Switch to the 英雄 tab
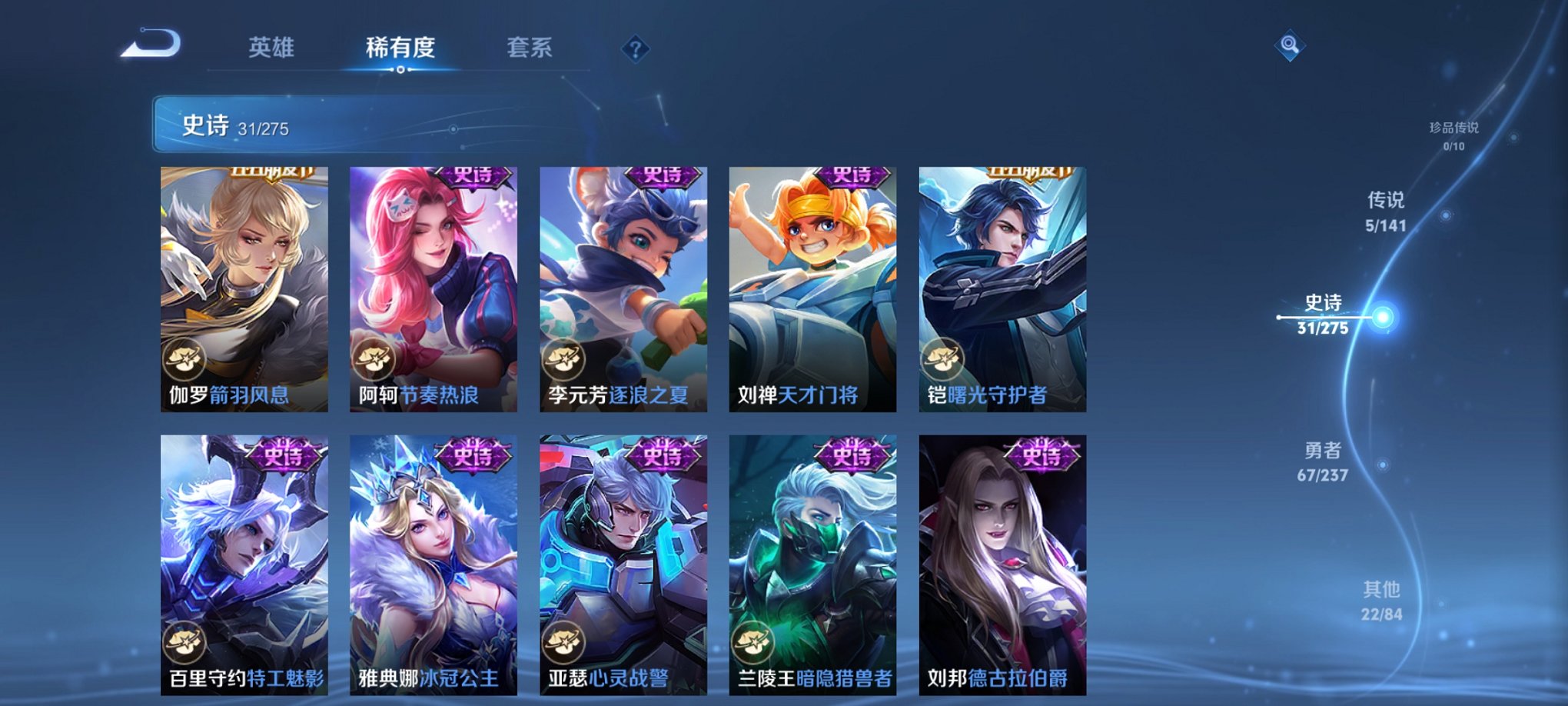Image resolution: width=1568 pixels, height=706 pixels. 272,48
